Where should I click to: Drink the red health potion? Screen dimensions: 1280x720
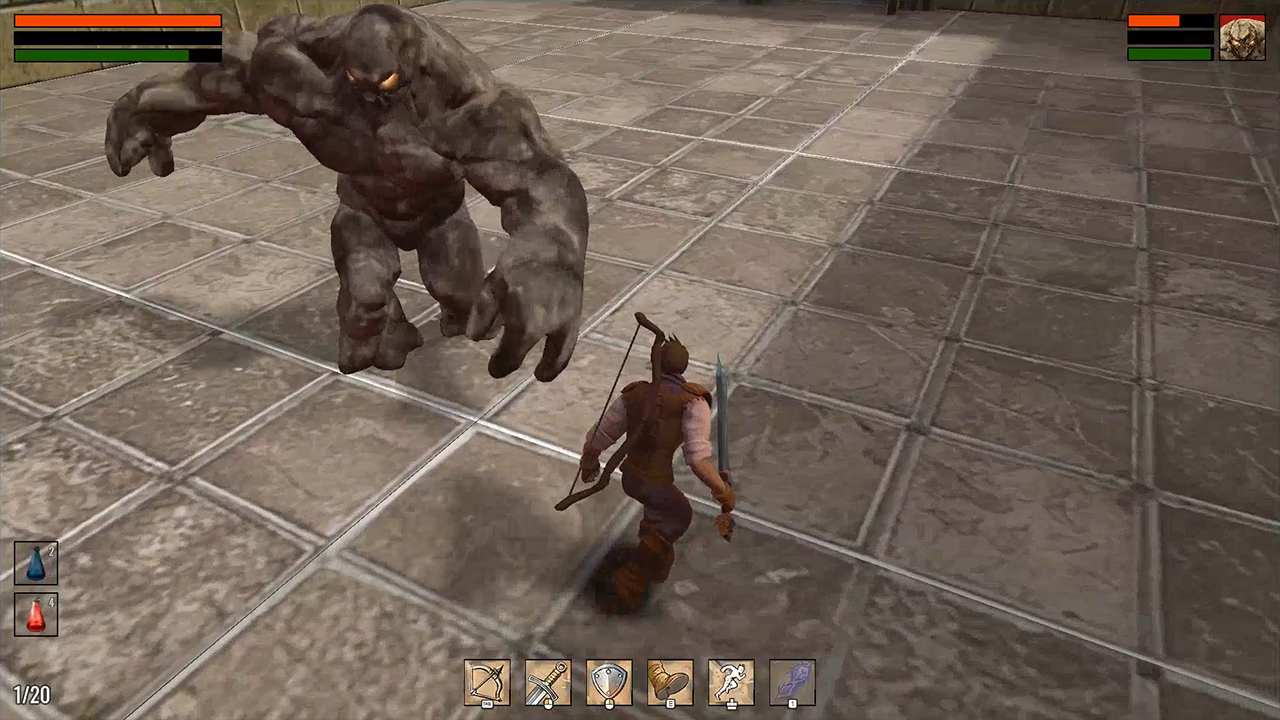coord(35,616)
